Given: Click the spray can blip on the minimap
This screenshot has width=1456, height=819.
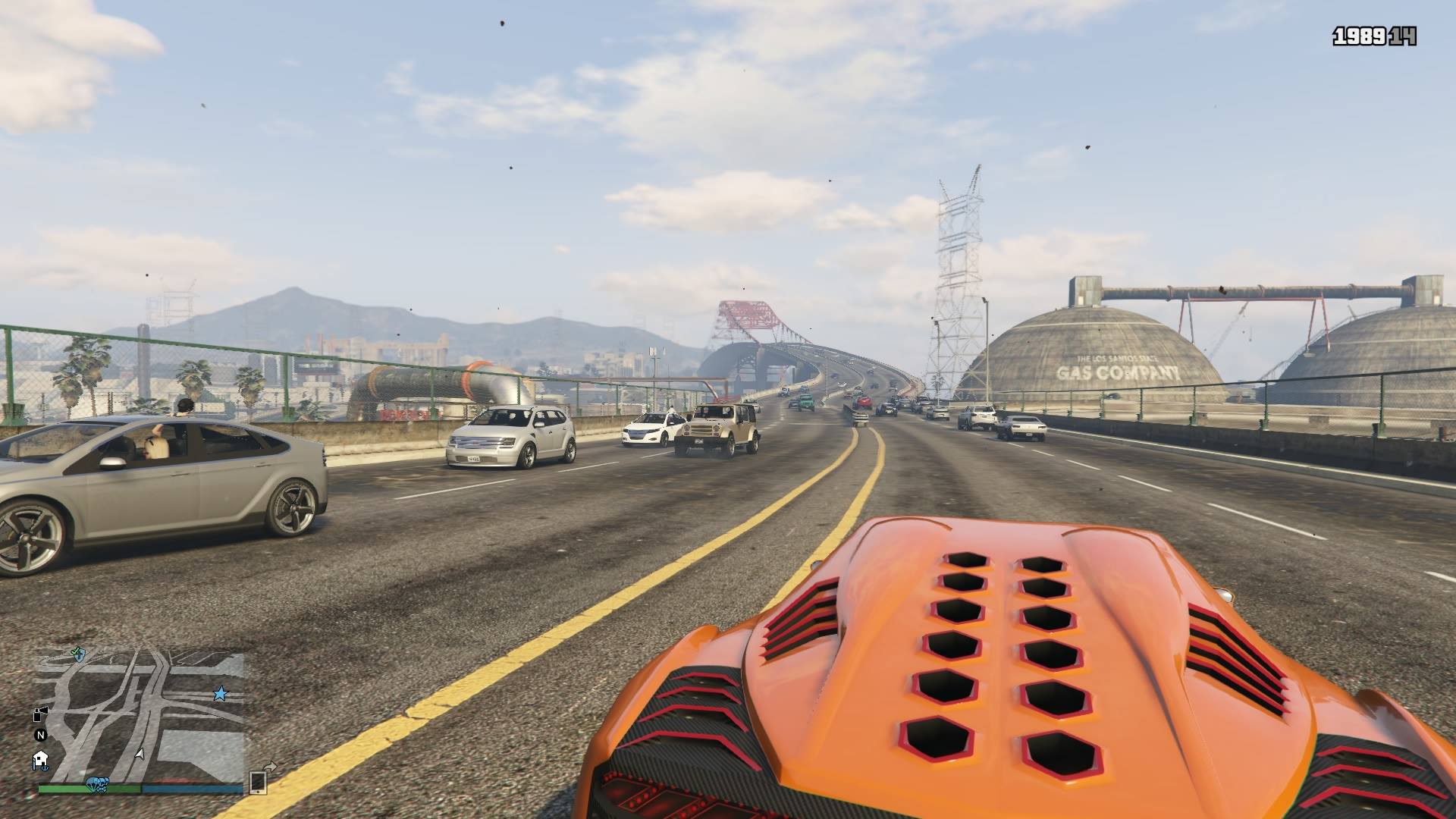Looking at the screenshot, I should pyautogui.click(x=40, y=713).
